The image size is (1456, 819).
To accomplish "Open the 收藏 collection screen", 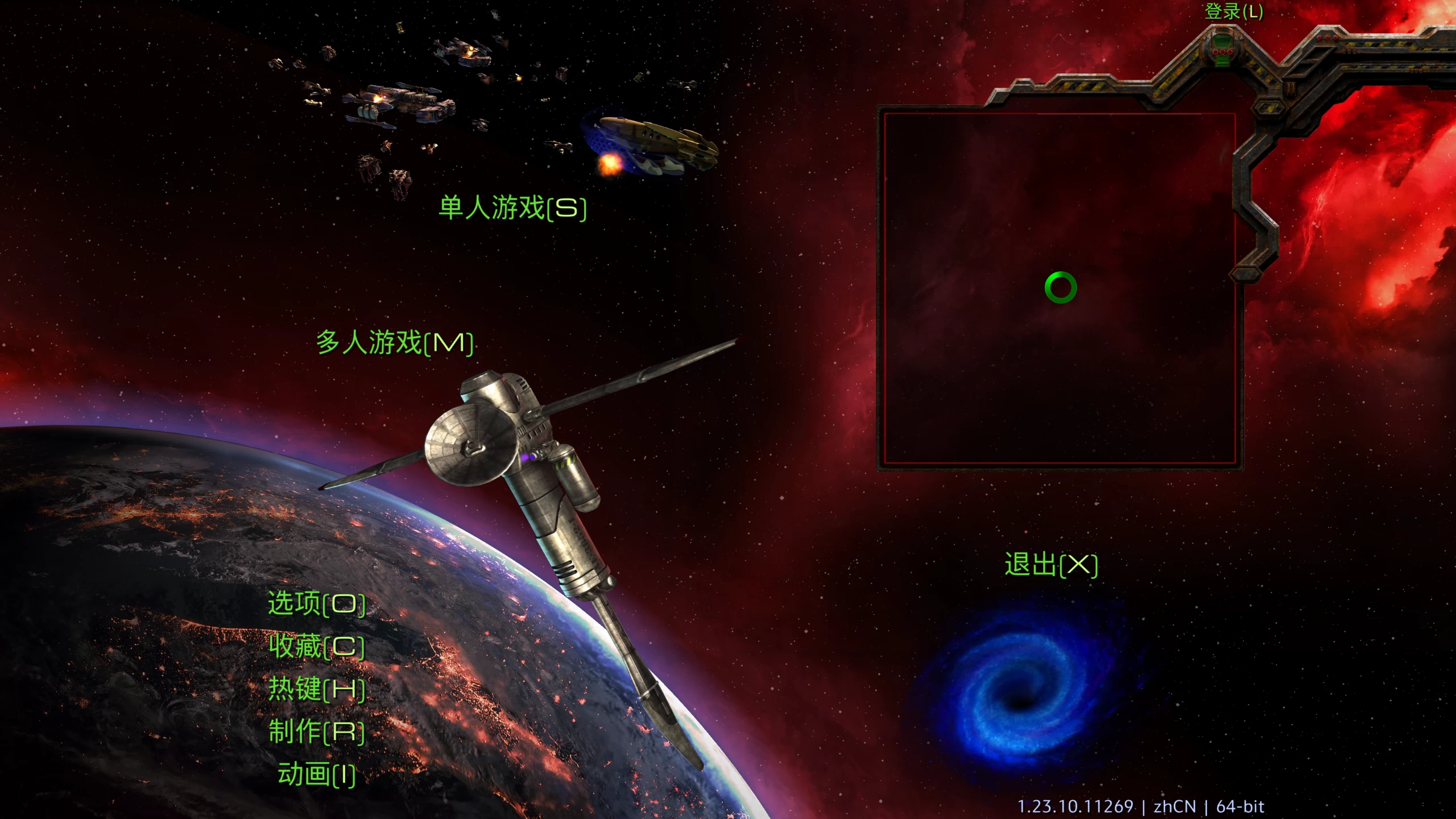I will tap(317, 647).
